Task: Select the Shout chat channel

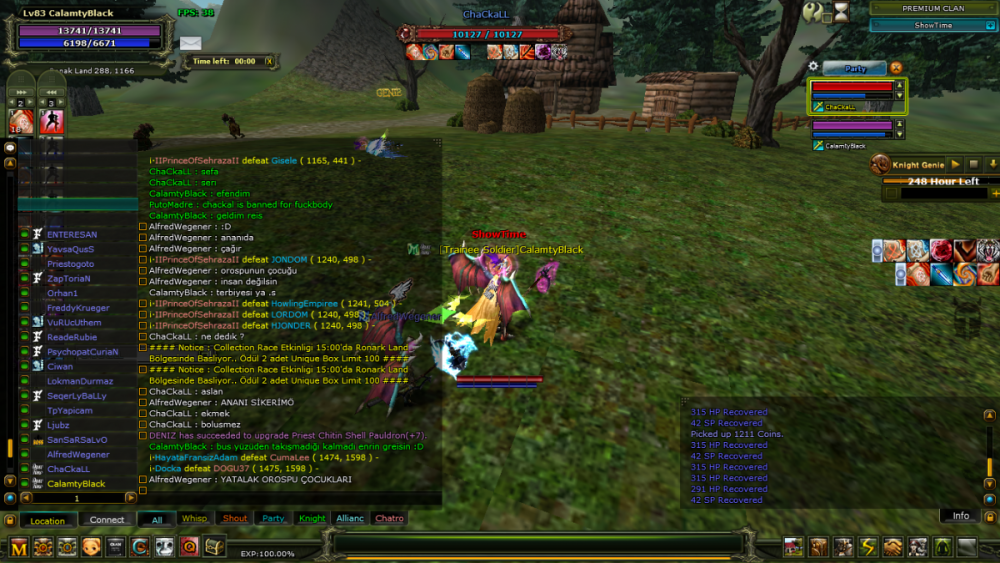Action: pos(235,519)
